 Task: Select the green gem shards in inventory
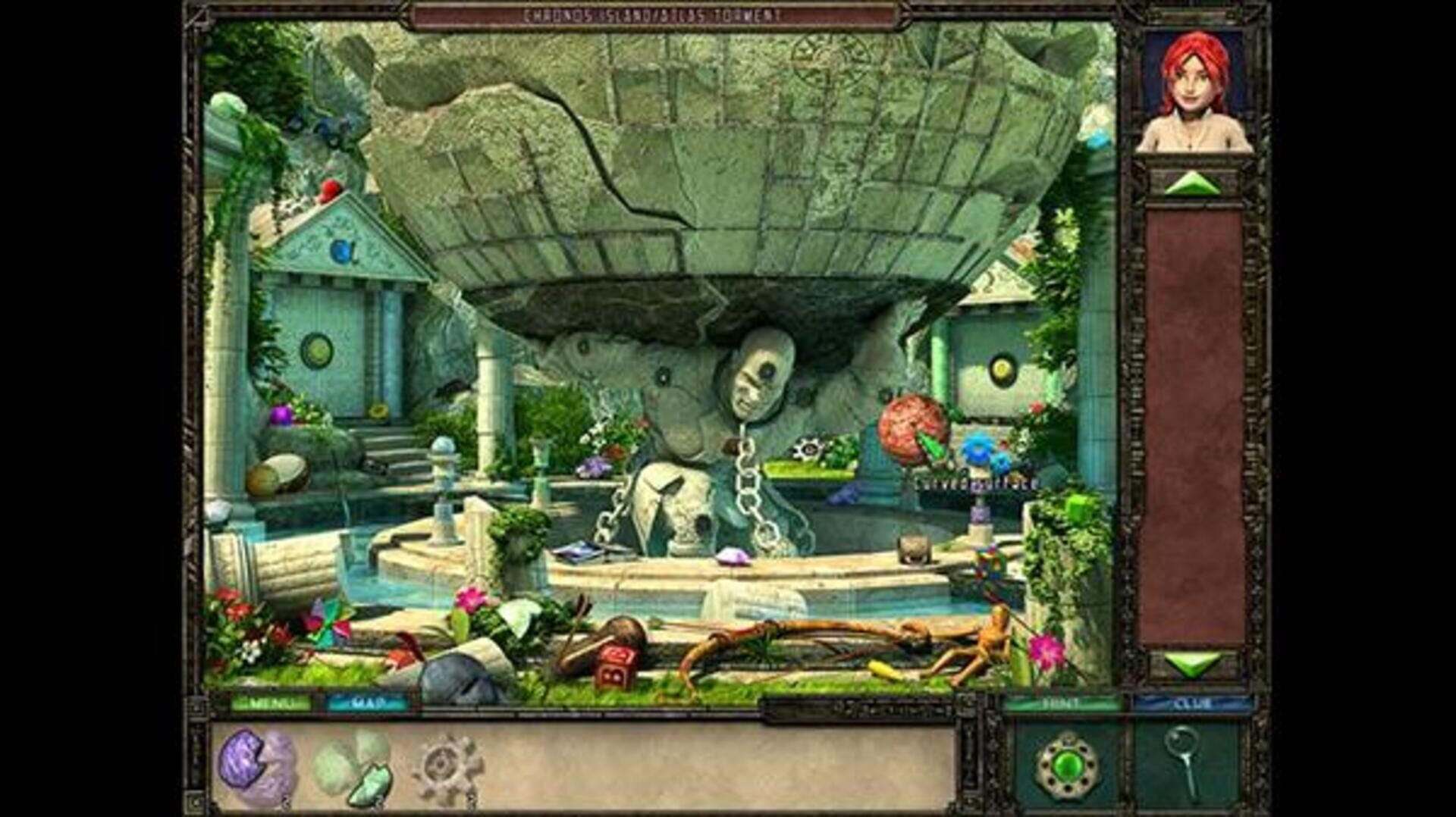tap(353, 765)
